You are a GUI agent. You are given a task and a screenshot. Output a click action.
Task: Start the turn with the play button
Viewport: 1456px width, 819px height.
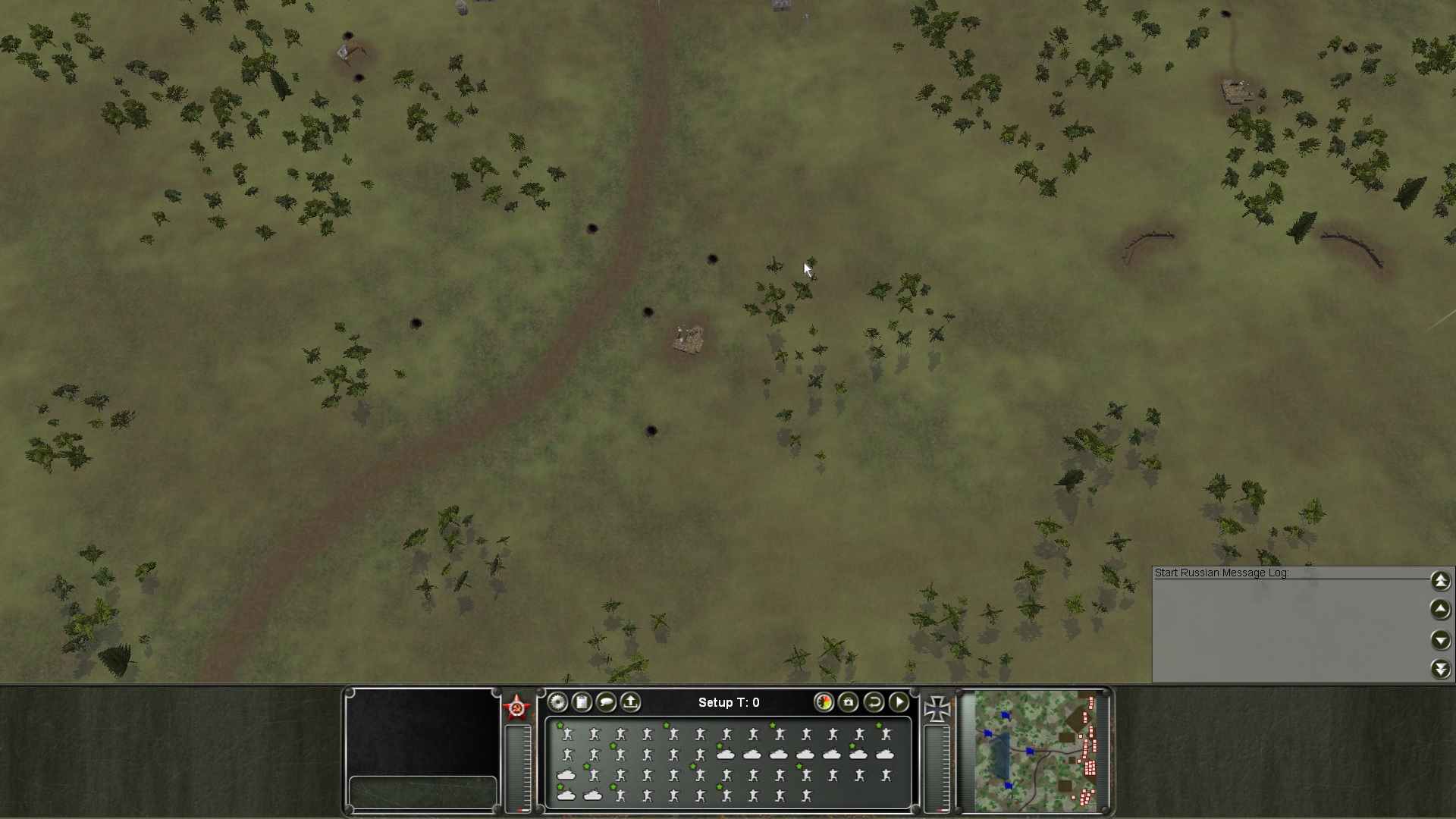pyautogui.click(x=899, y=702)
